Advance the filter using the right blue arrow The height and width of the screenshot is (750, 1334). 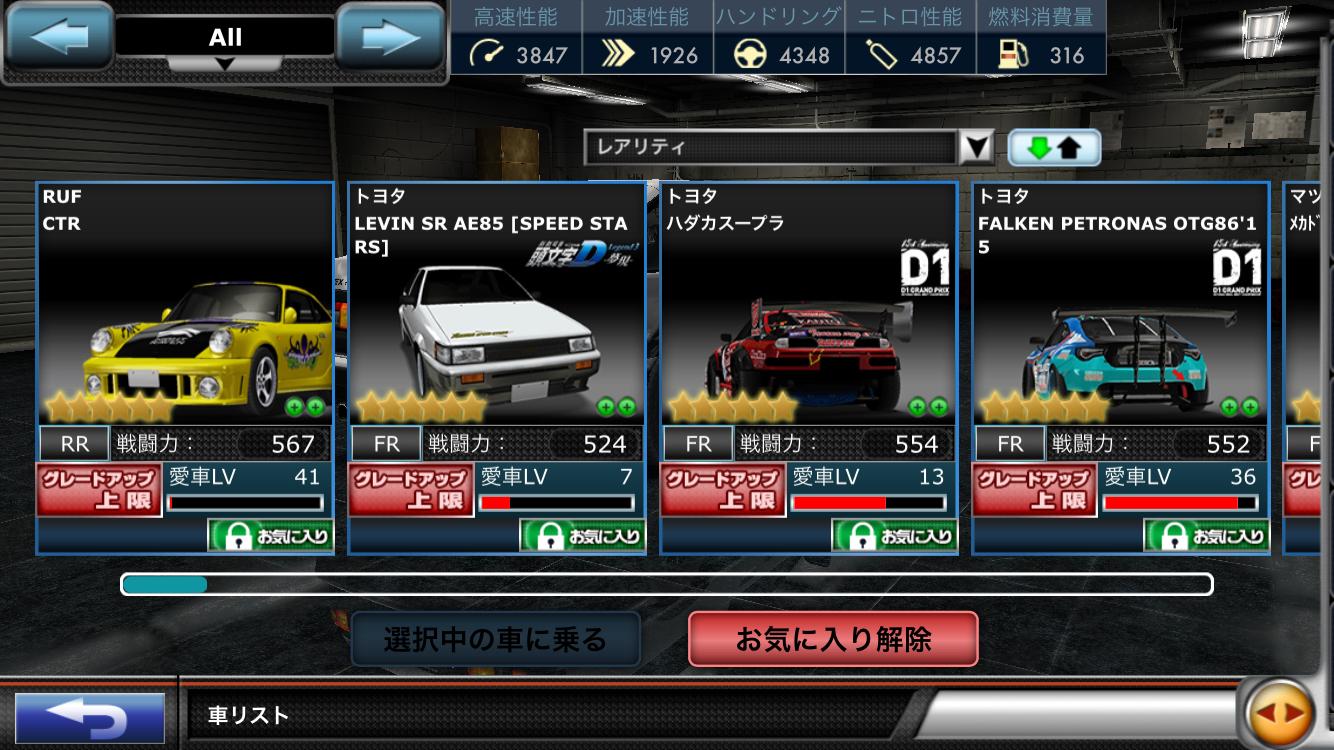pyautogui.click(x=391, y=37)
